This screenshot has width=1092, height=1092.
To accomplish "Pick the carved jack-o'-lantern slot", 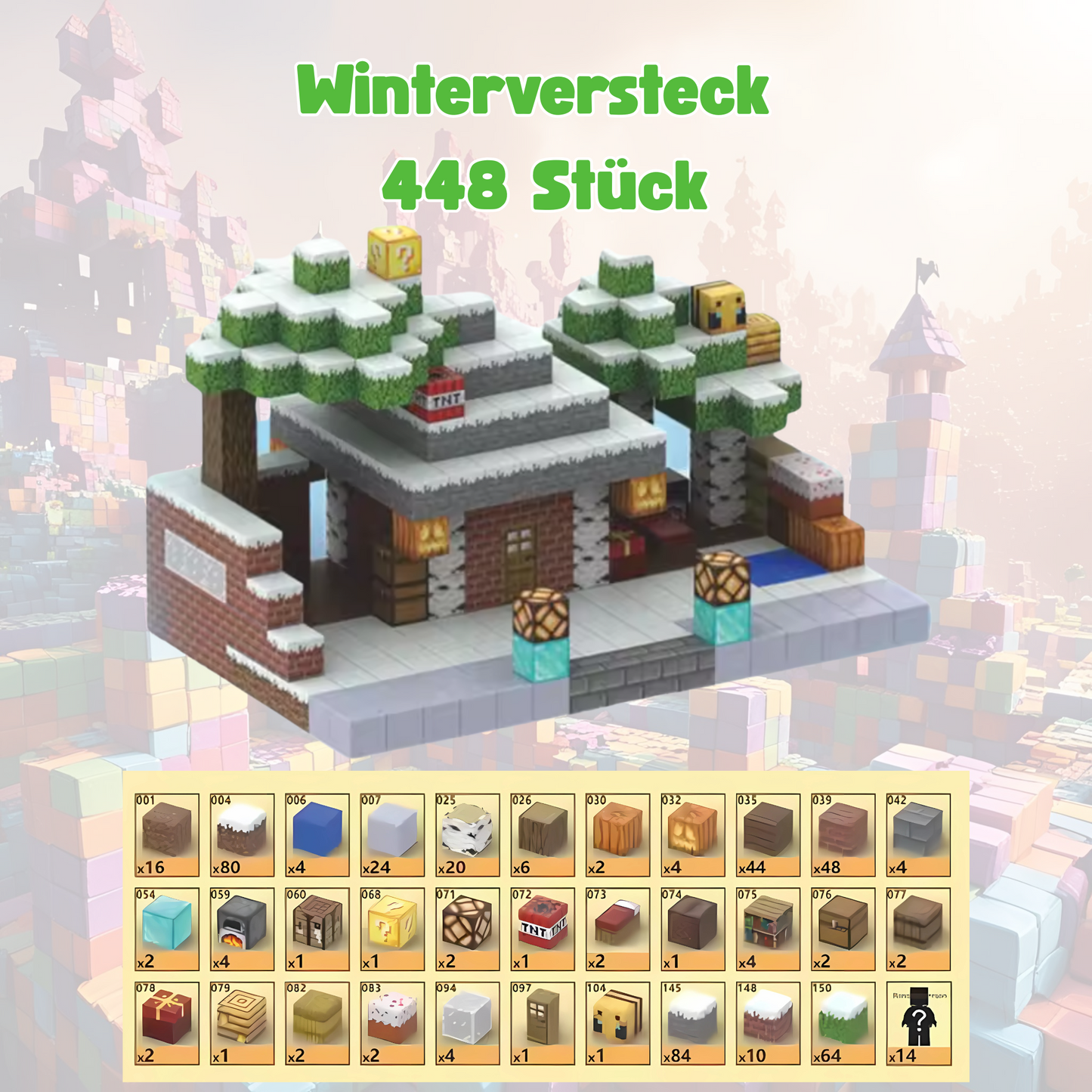I will click(x=693, y=834).
